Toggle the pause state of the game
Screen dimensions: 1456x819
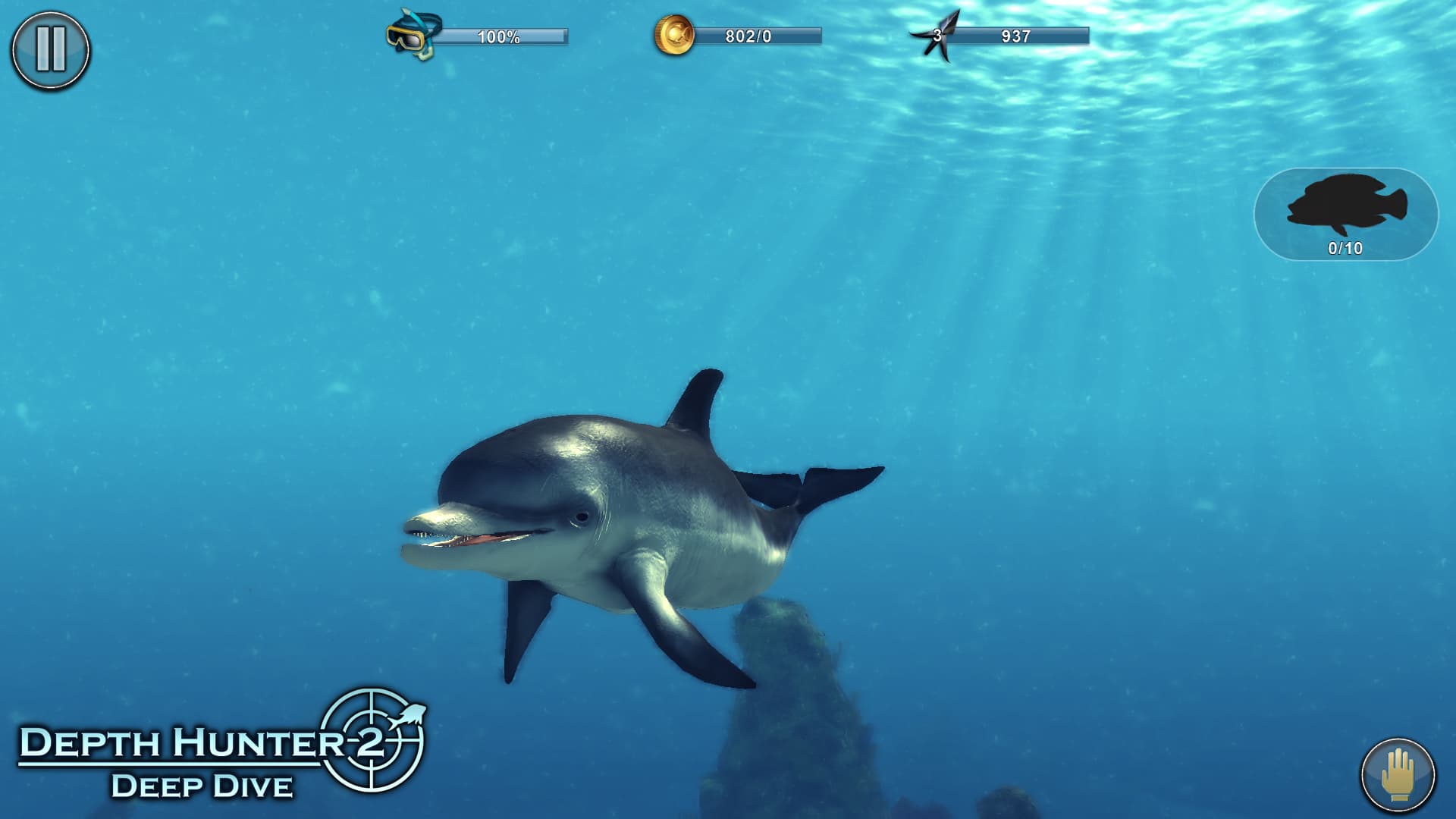coord(49,50)
